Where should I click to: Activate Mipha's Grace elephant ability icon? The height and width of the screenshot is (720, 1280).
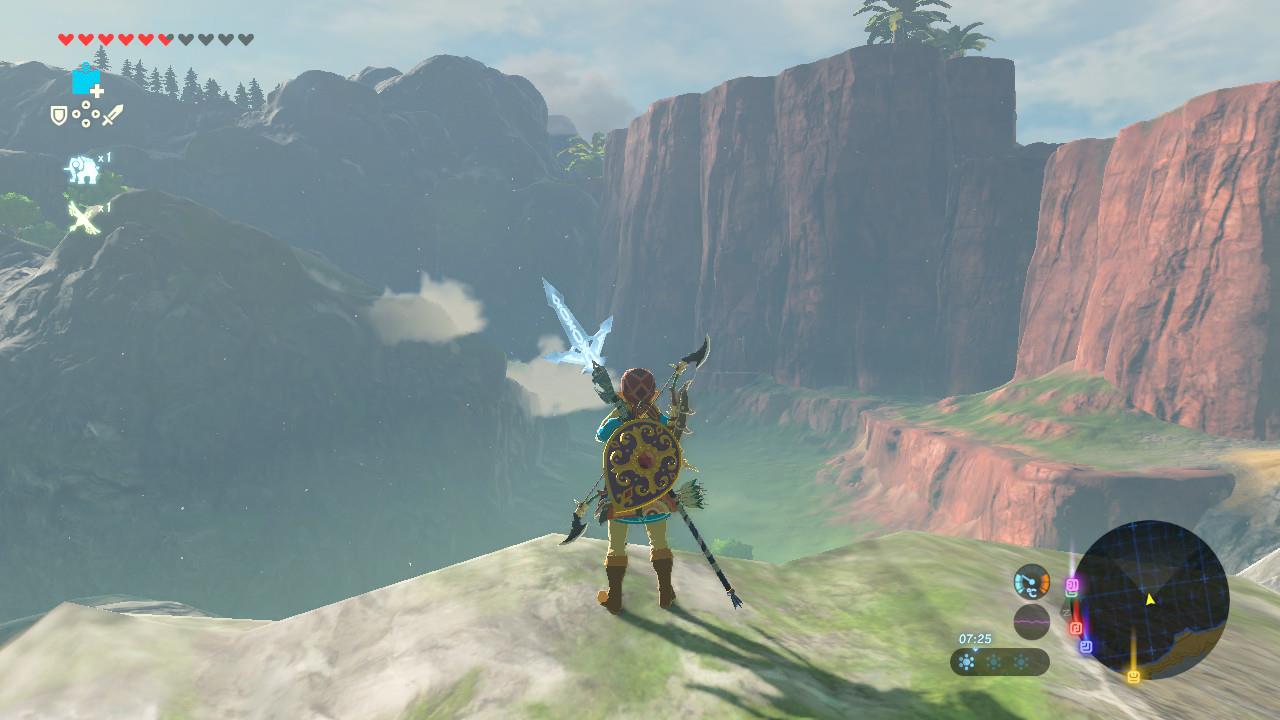(82, 170)
